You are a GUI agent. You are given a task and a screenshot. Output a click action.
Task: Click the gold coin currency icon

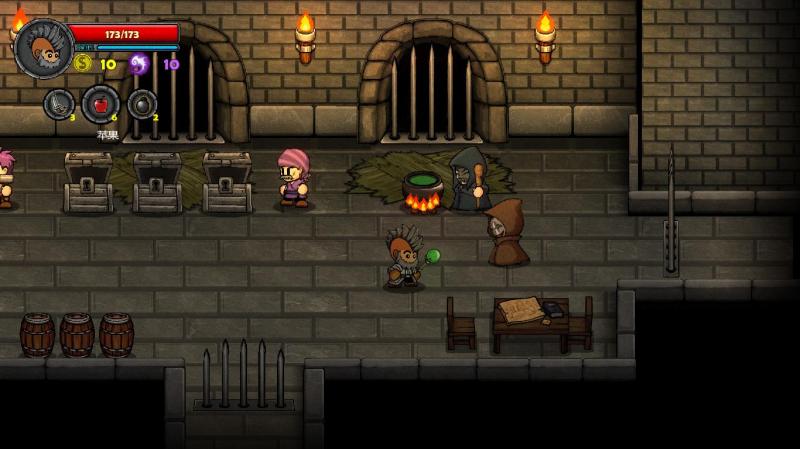(x=83, y=64)
